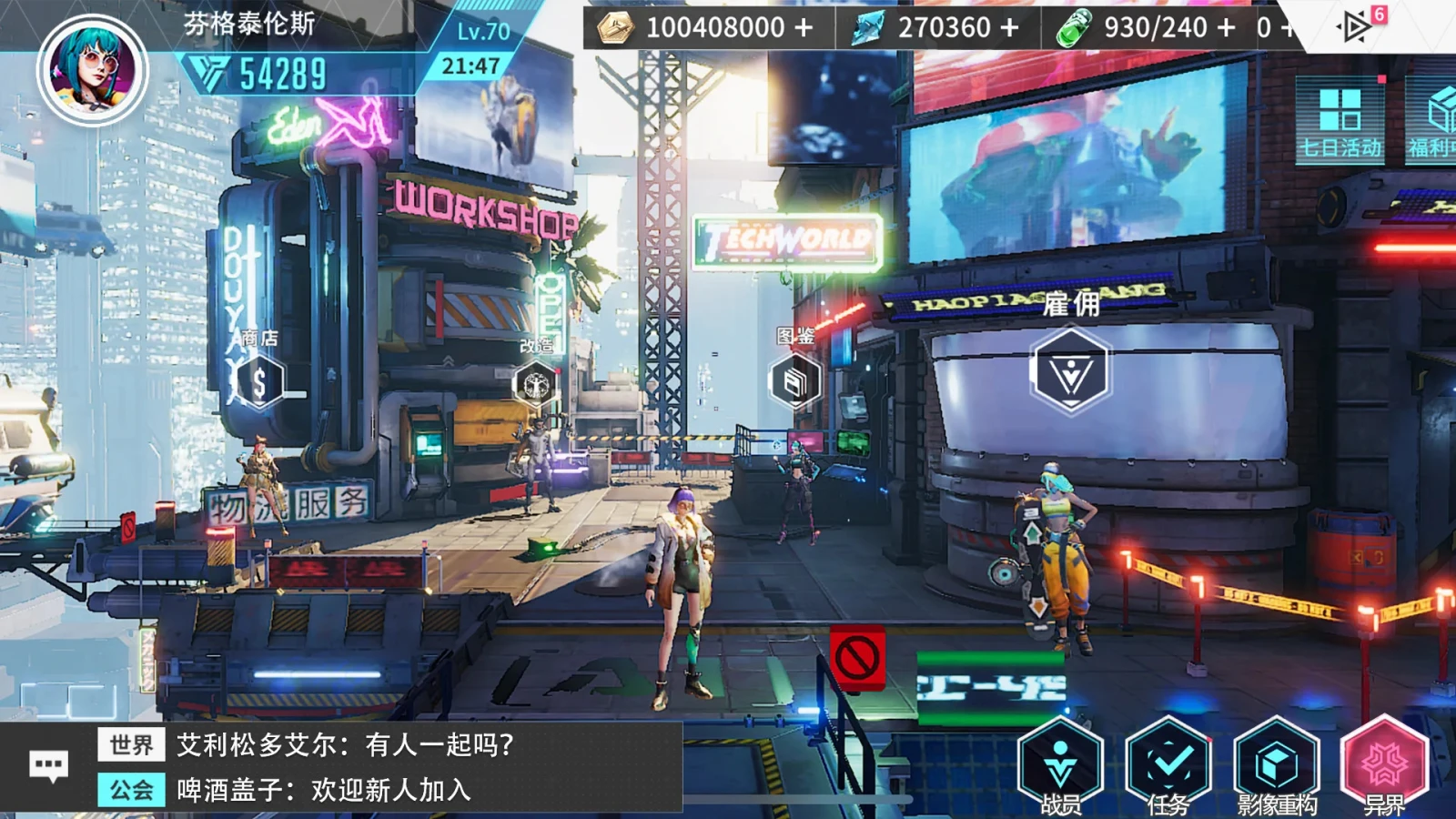Refill green energy with plus button
Image resolution: width=1456 pixels, height=819 pixels.
click(1226, 28)
